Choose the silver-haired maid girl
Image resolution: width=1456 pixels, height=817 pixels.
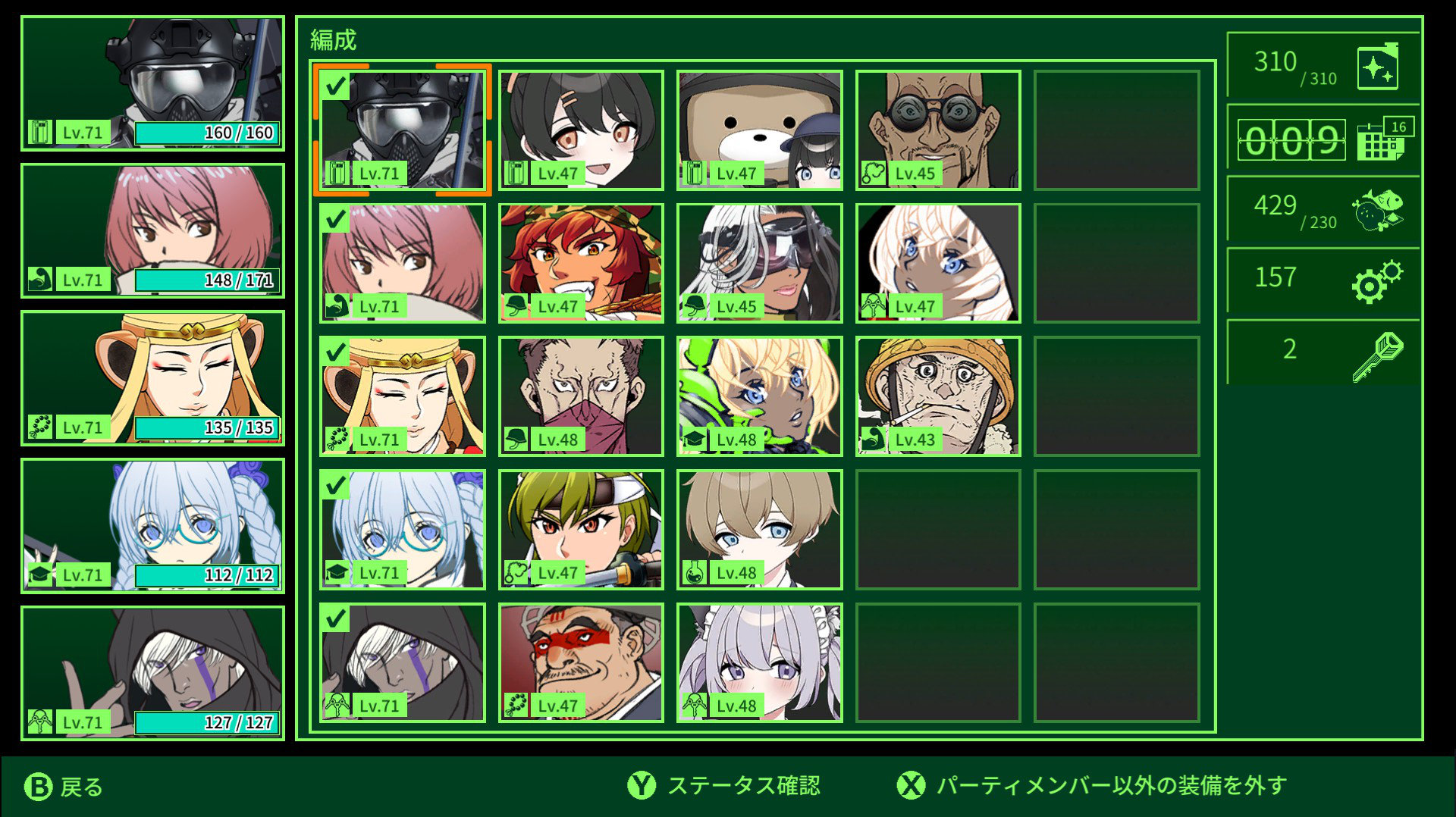coord(759,662)
